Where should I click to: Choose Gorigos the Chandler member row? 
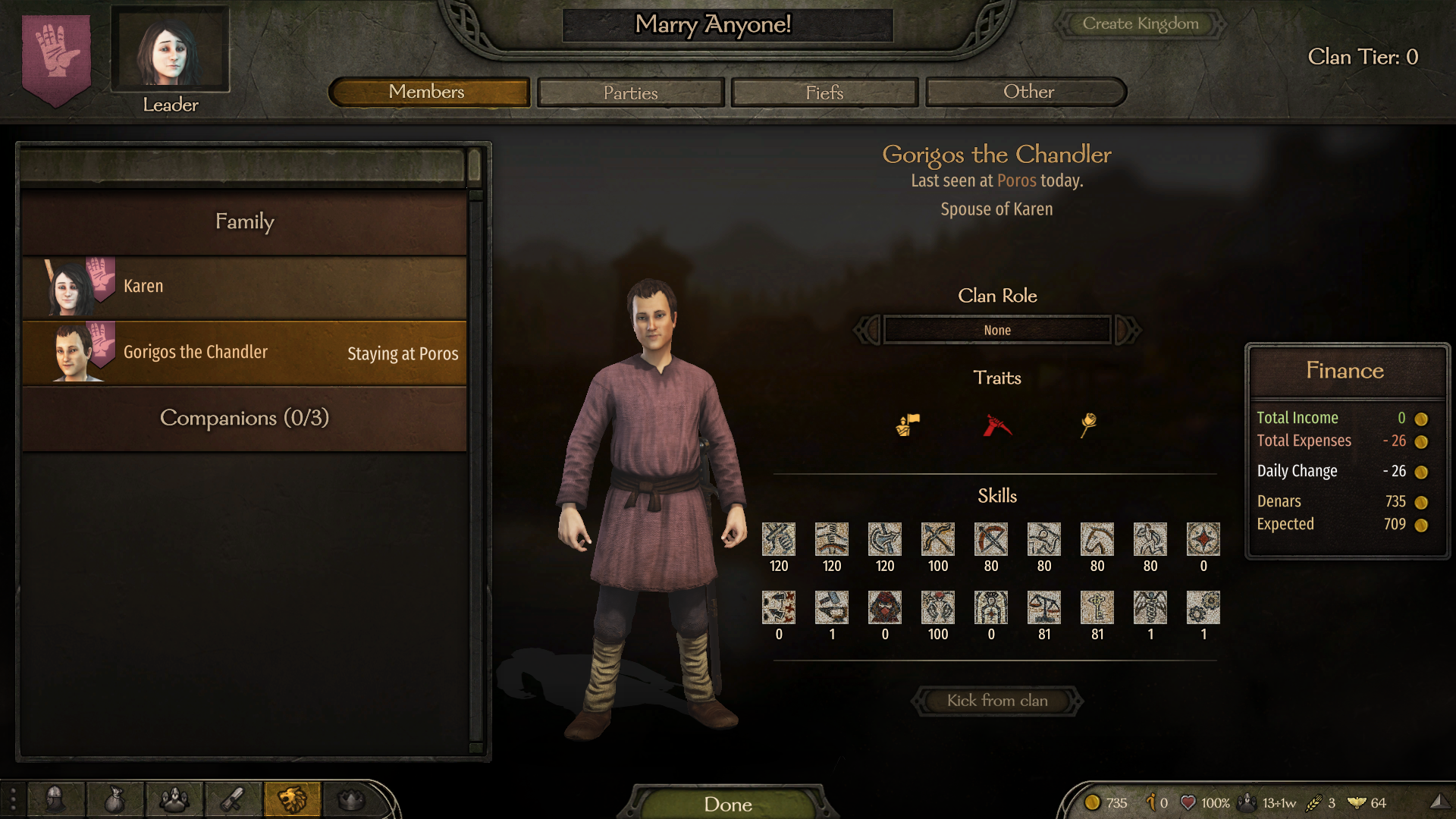(244, 353)
